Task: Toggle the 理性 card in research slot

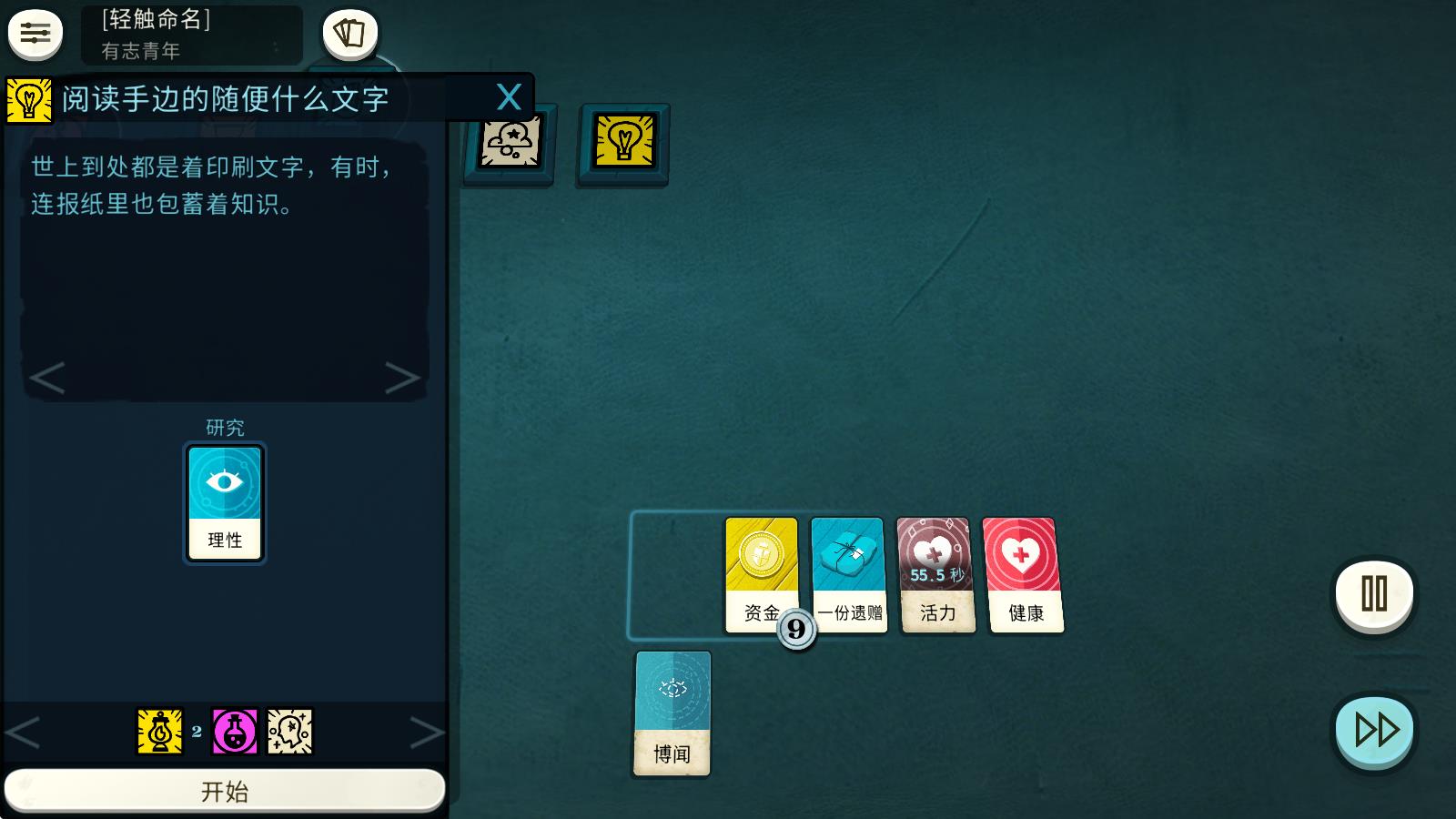Action: (224, 501)
